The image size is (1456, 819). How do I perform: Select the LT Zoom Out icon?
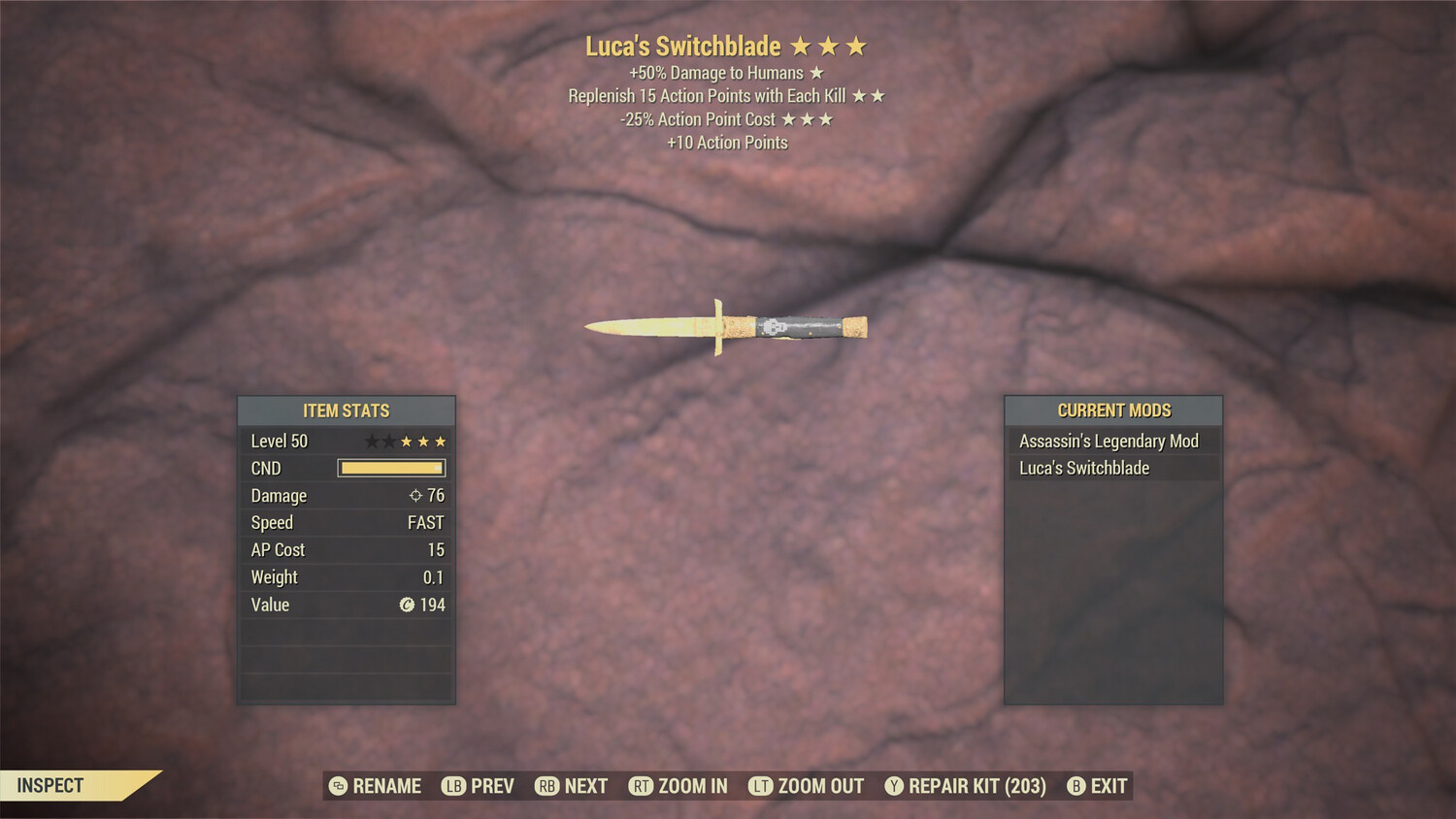(x=760, y=786)
